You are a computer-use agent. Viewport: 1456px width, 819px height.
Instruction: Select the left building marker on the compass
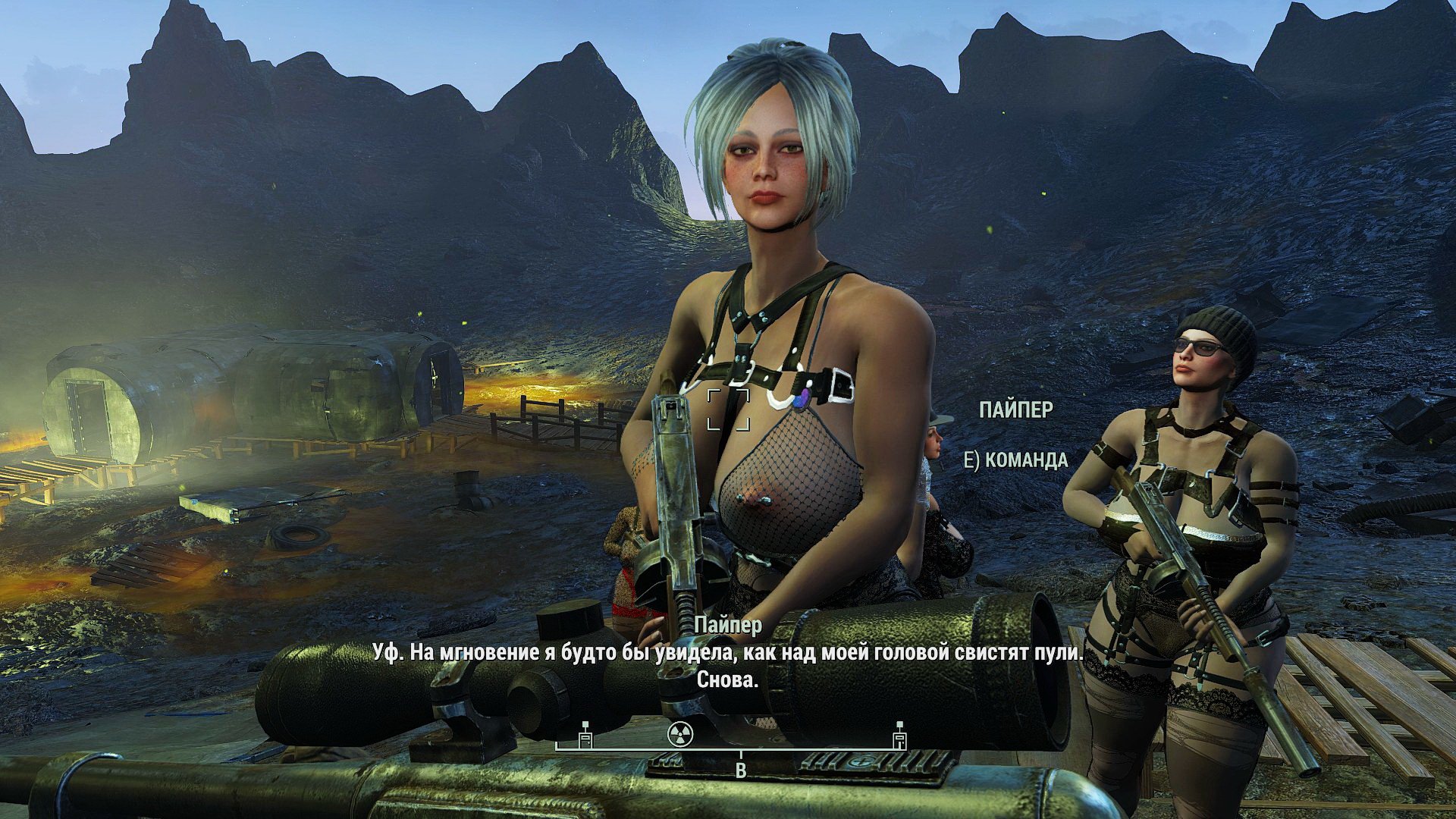(x=585, y=736)
